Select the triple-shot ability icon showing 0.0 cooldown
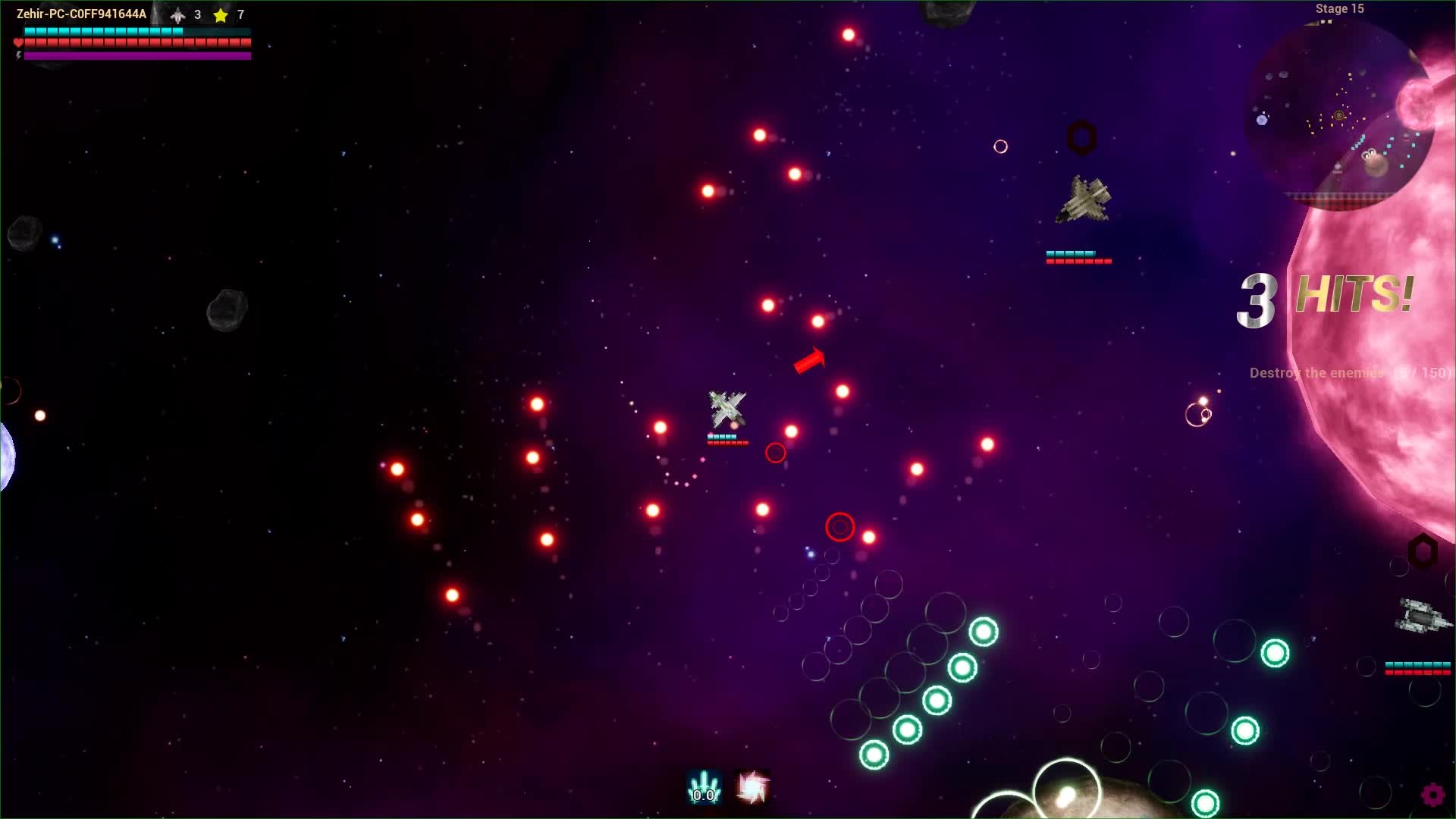1456x819 pixels. pos(703,785)
